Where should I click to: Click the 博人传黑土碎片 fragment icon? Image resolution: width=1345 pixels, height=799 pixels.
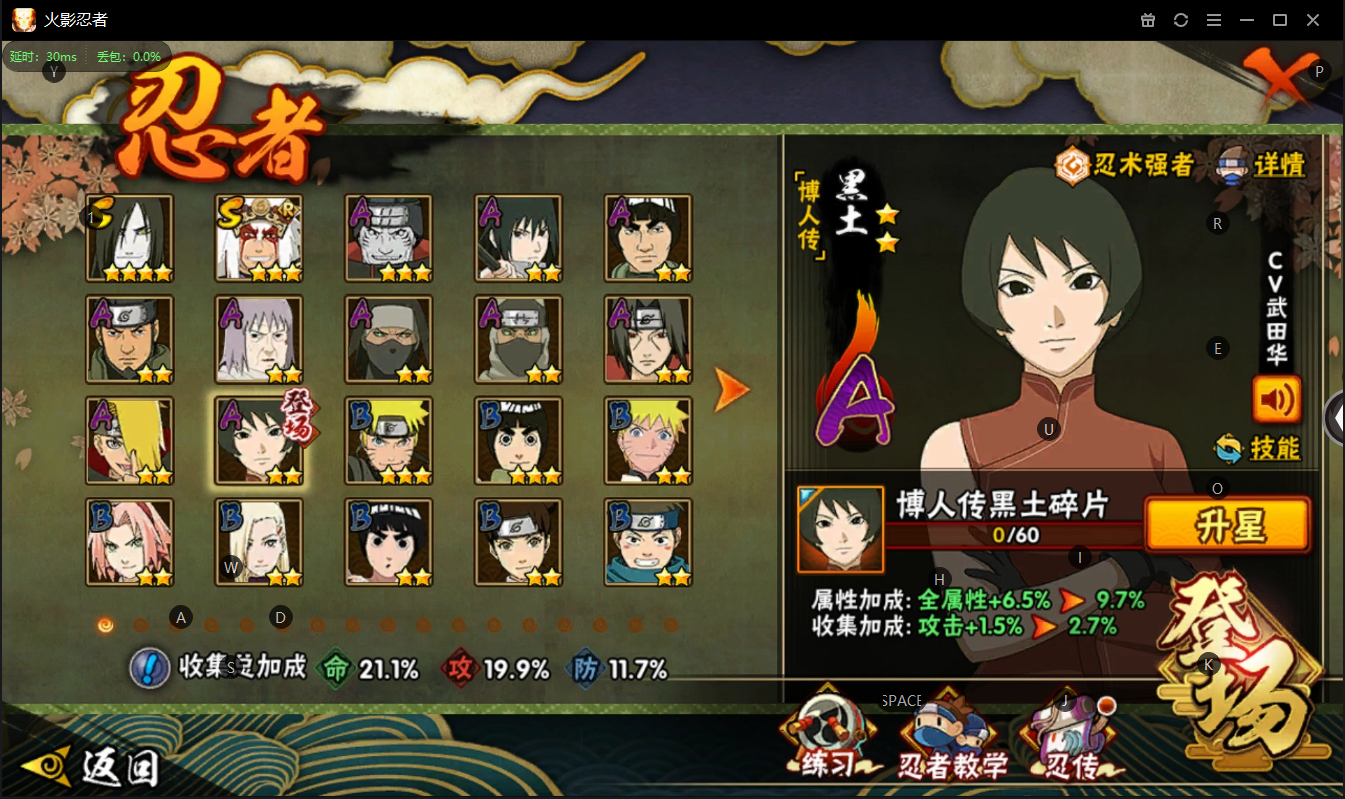tap(840, 529)
